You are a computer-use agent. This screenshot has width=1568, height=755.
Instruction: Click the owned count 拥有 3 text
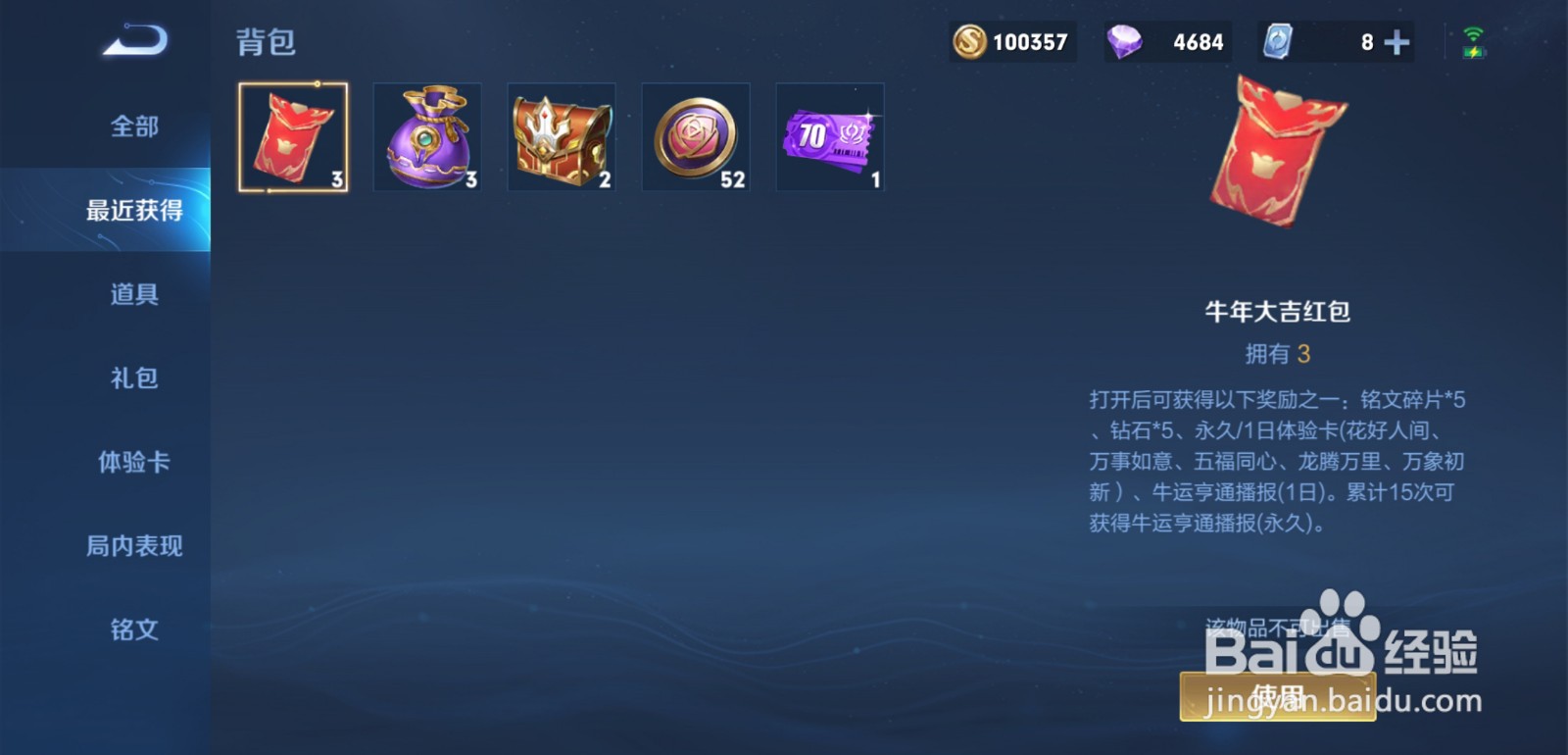coord(1277,354)
